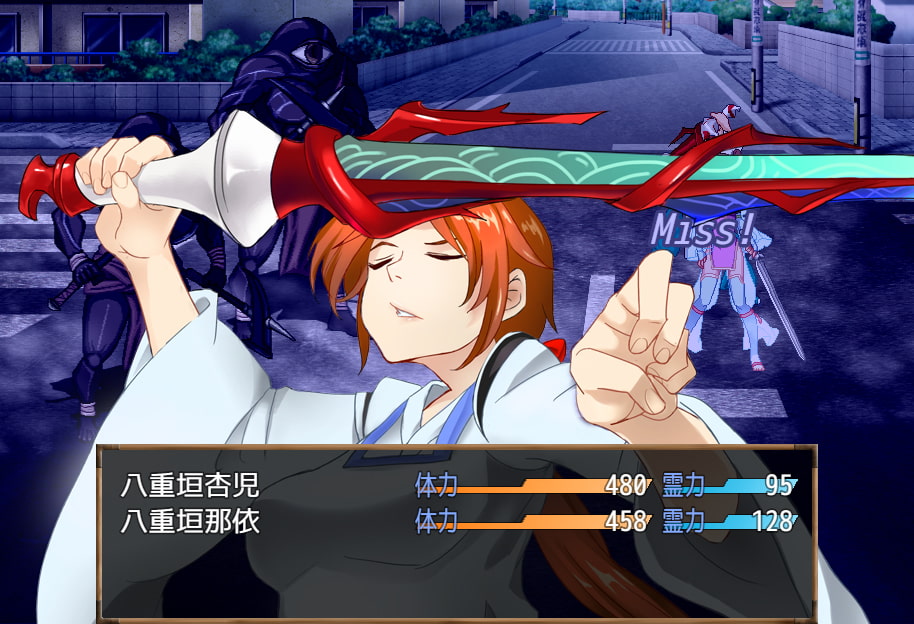The width and height of the screenshot is (914, 624).
Task: Select party member 八重垣杏児 in status window
Action: point(190,486)
